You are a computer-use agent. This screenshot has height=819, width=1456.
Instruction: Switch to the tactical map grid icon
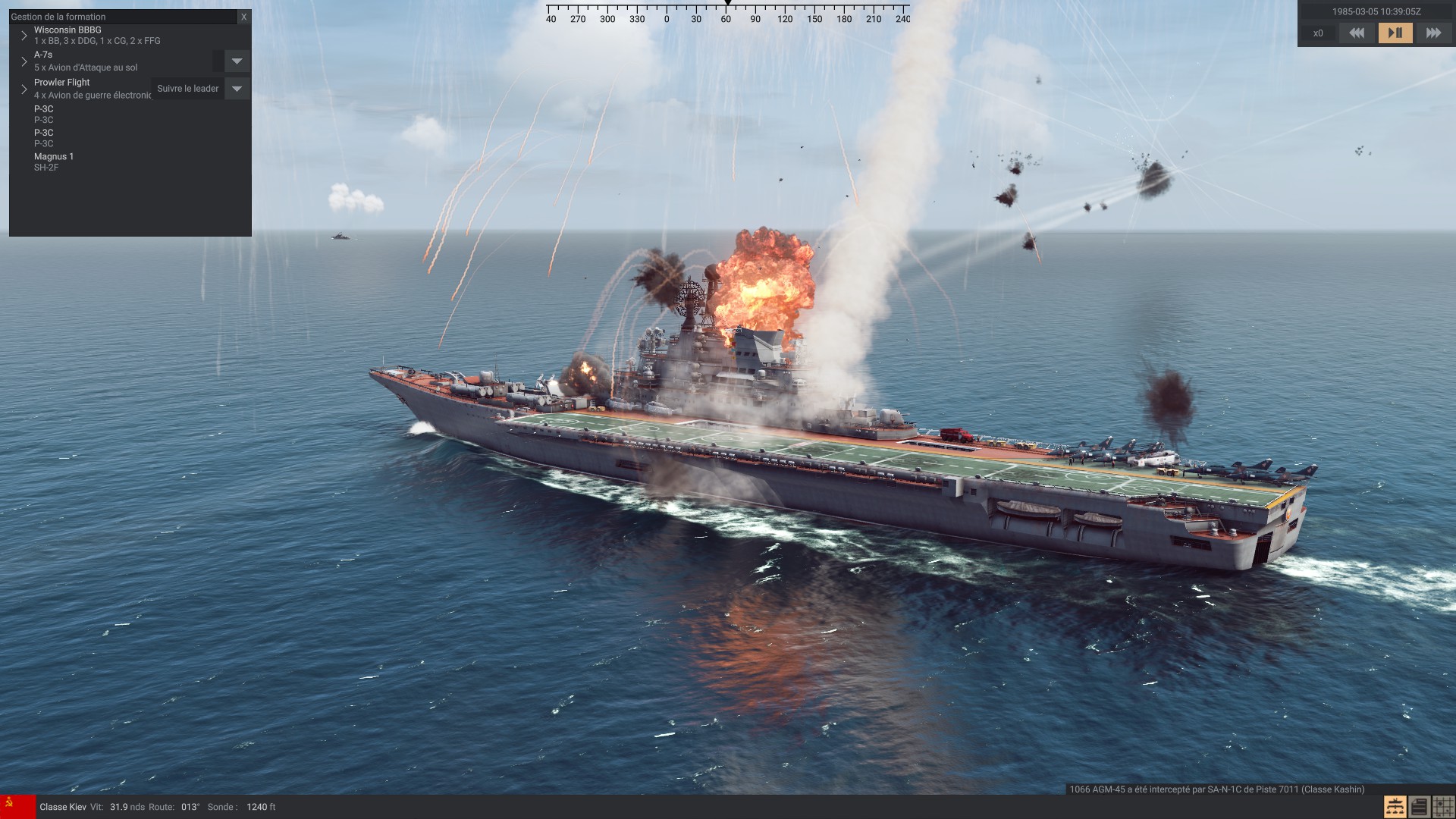point(1443,807)
